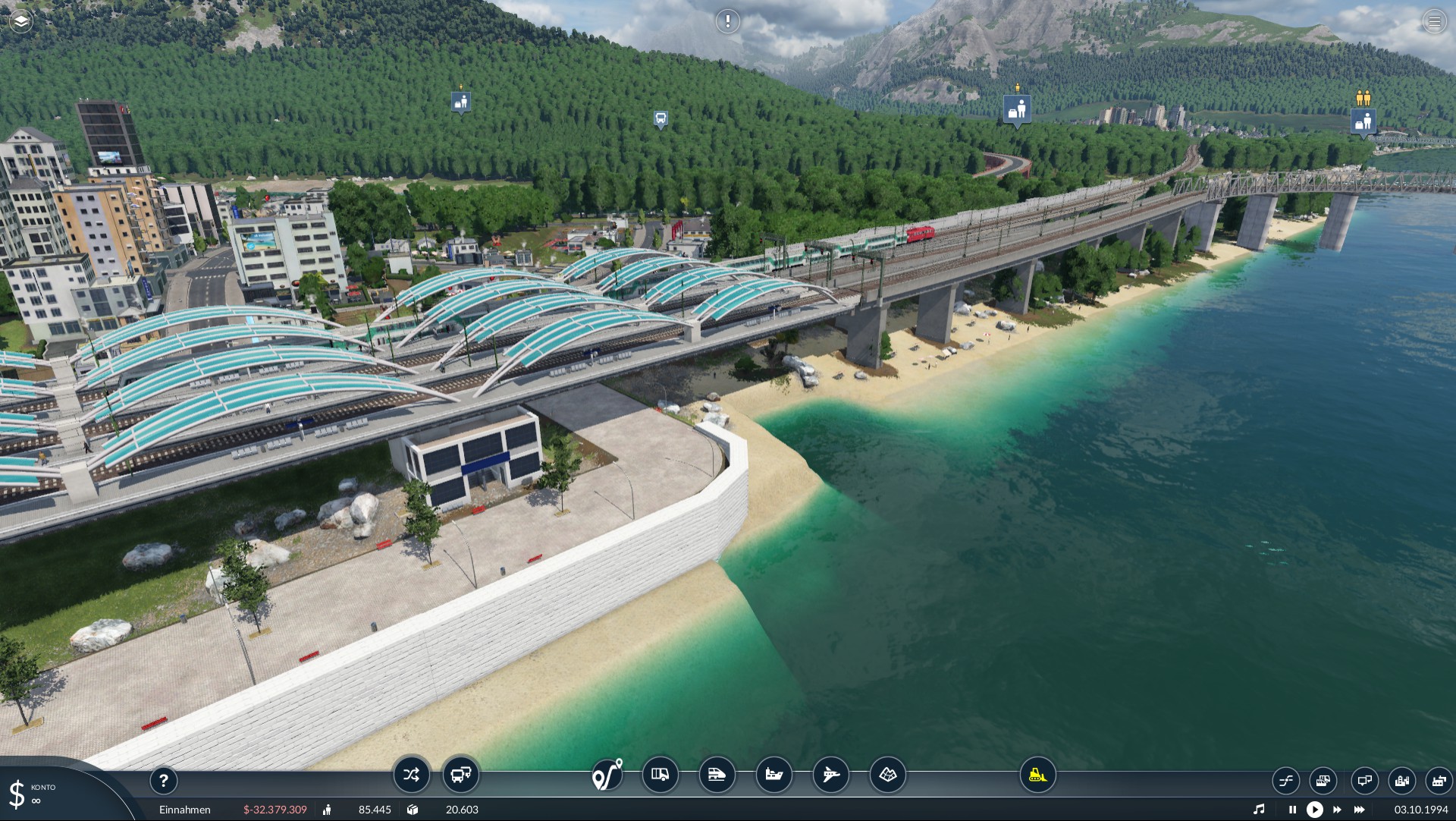Open the vehicle manager bus icon

tap(461, 775)
